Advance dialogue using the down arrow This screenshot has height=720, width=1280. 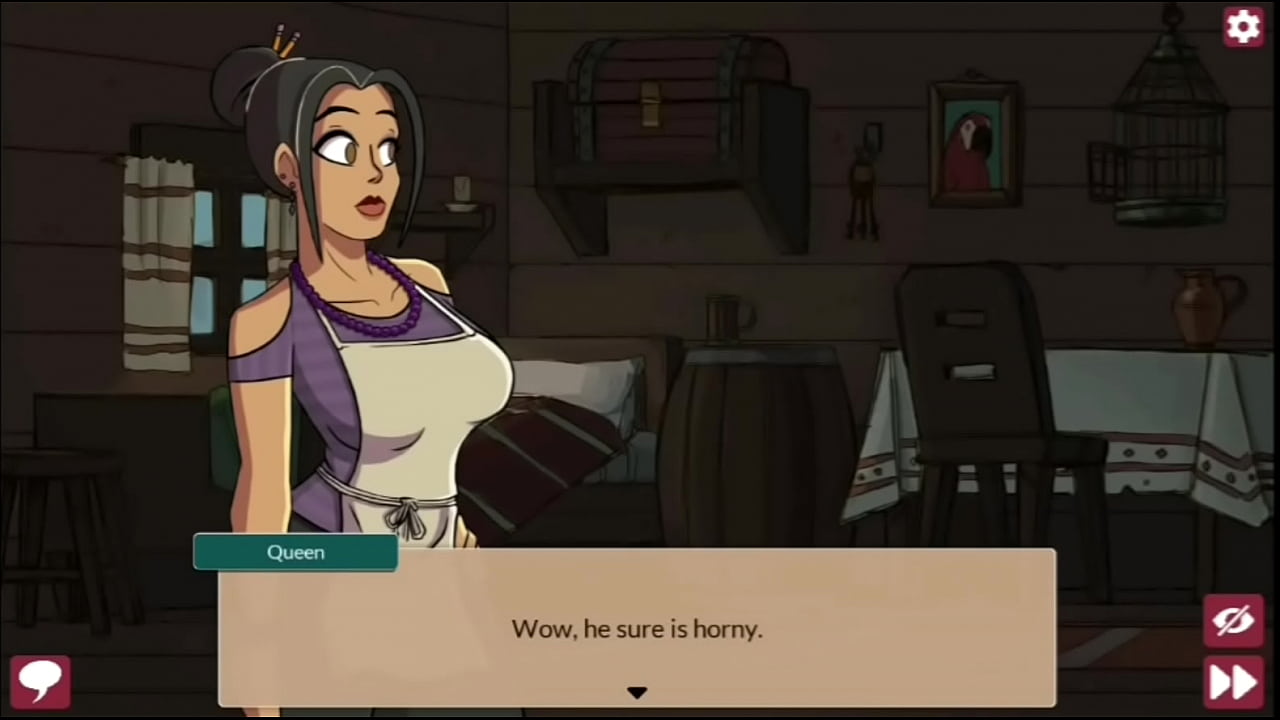pyautogui.click(x=637, y=692)
